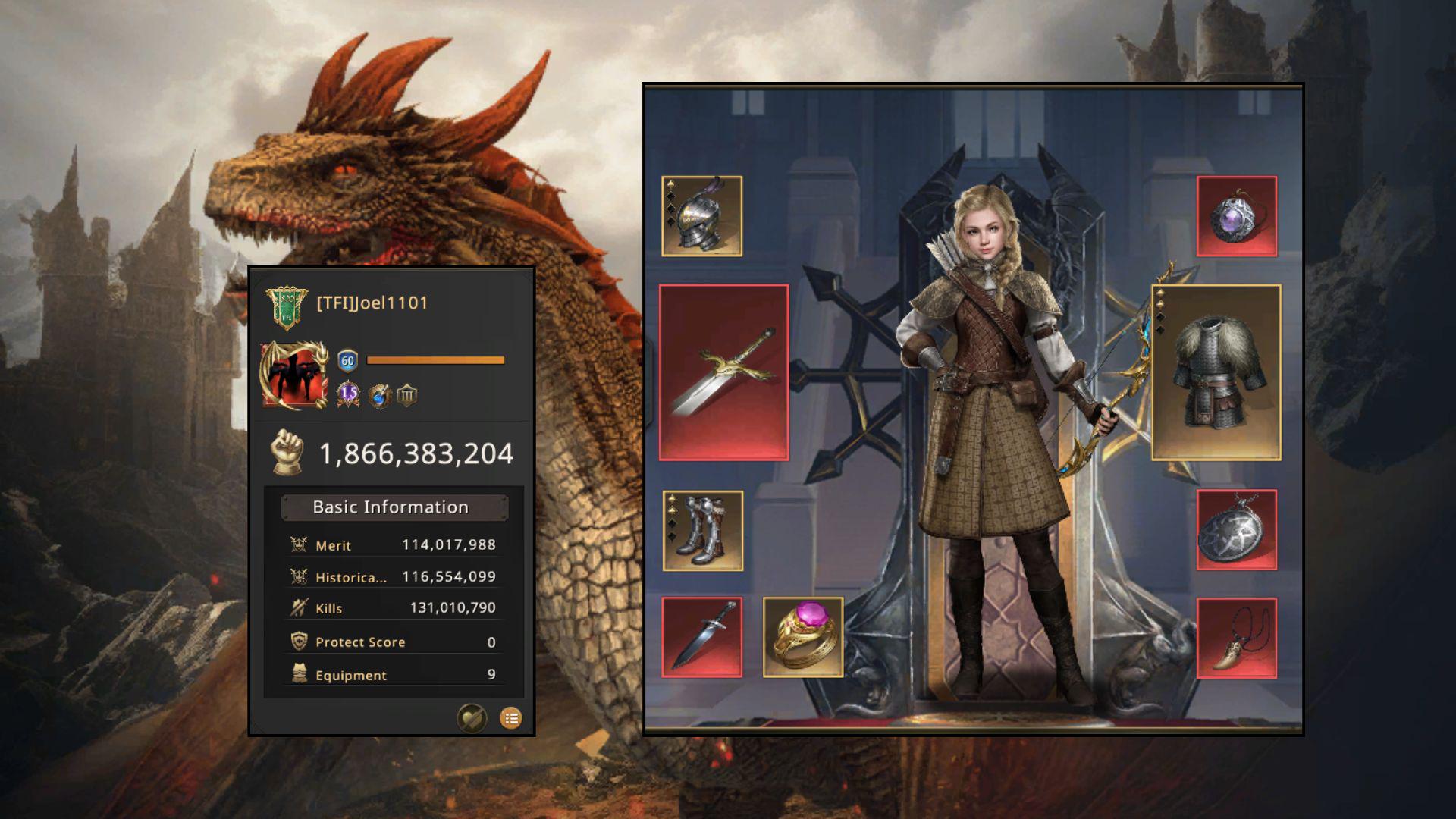
Task: Open the green alliance banner emblem
Action: click(287, 306)
